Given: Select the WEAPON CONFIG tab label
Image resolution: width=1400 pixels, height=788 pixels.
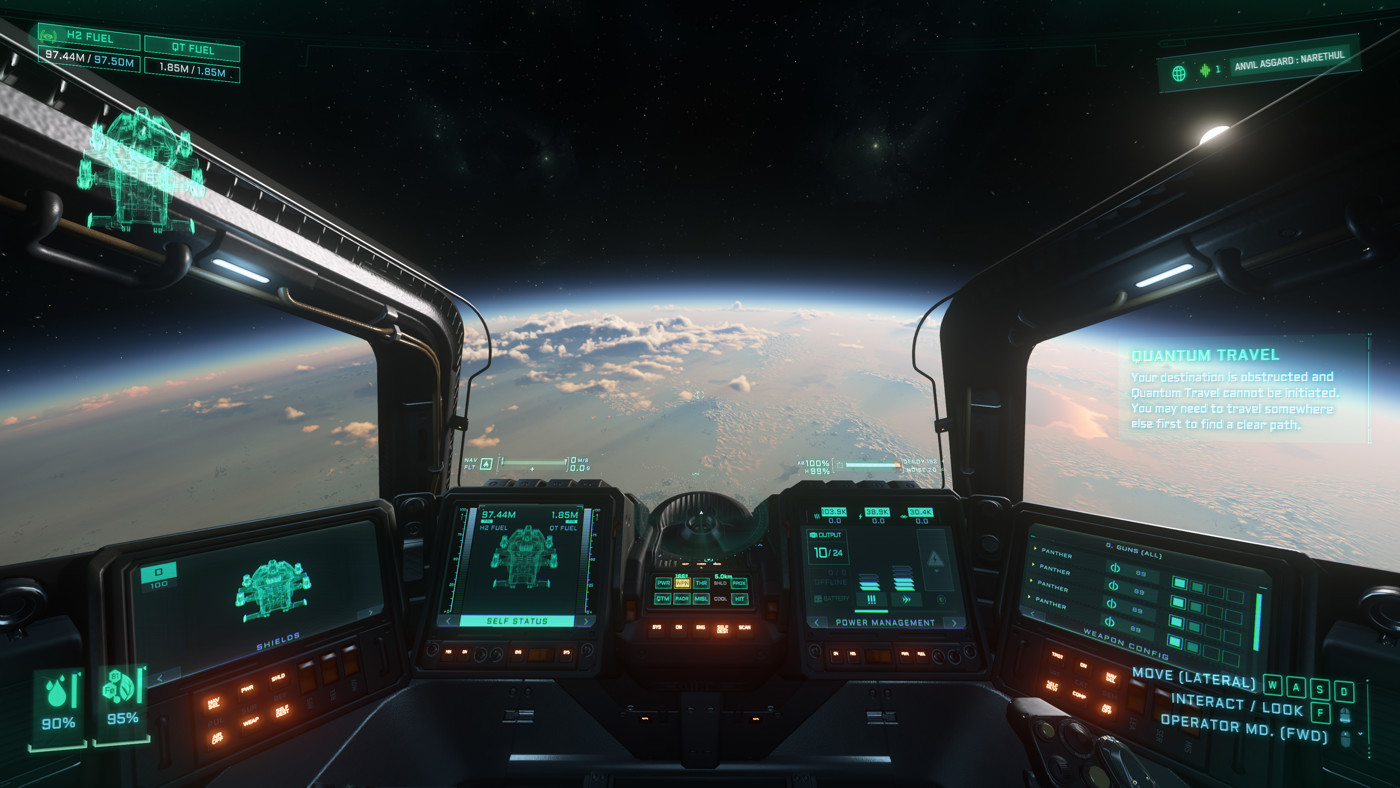Looking at the screenshot, I should click(1126, 643).
